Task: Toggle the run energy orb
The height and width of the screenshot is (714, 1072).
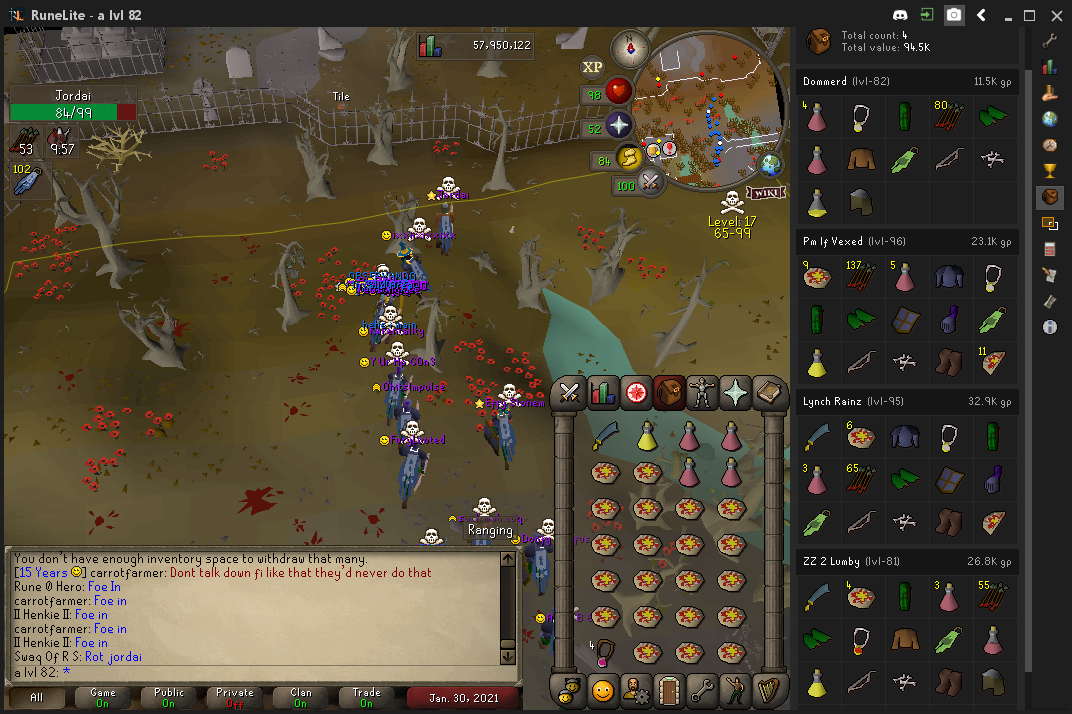Action: tap(628, 158)
